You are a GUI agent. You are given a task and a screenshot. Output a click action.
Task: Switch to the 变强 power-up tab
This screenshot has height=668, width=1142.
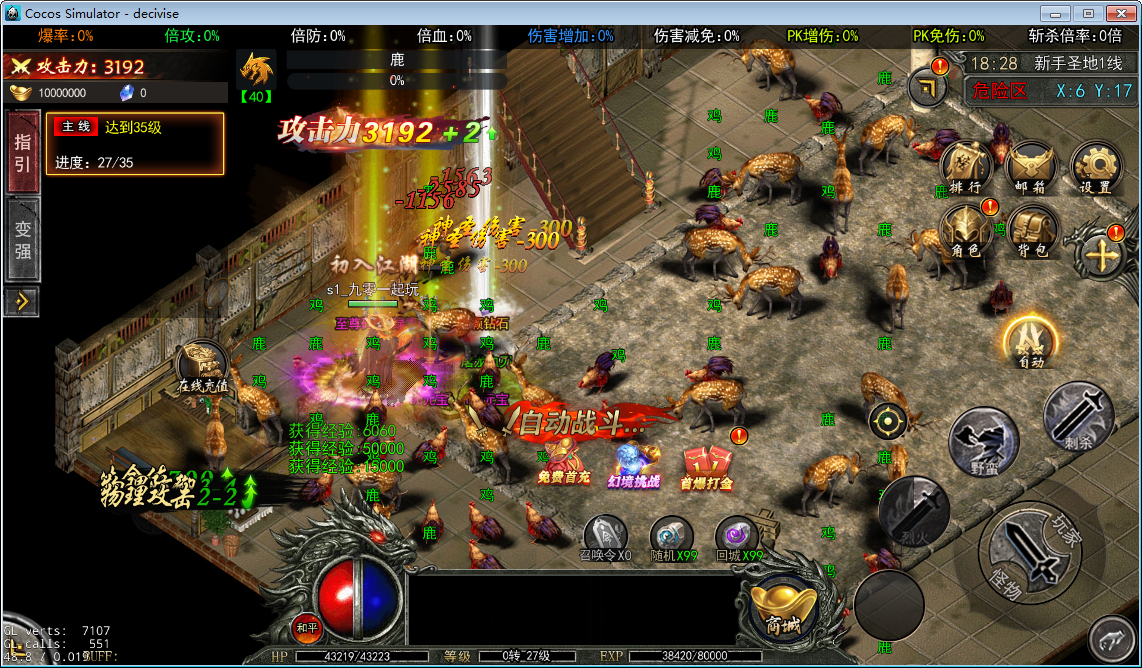[x=22, y=240]
